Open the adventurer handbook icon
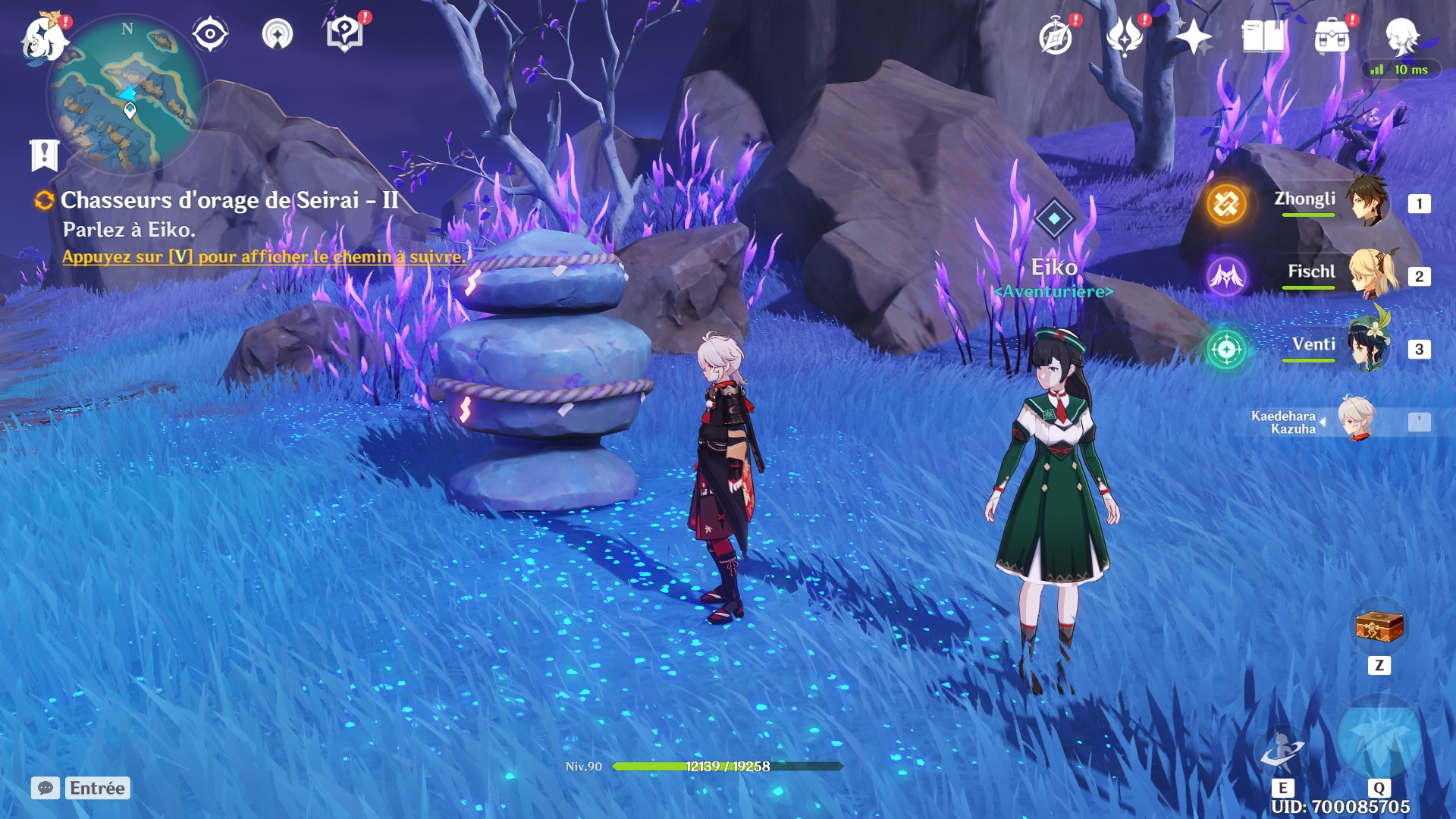 [x=1263, y=36]
